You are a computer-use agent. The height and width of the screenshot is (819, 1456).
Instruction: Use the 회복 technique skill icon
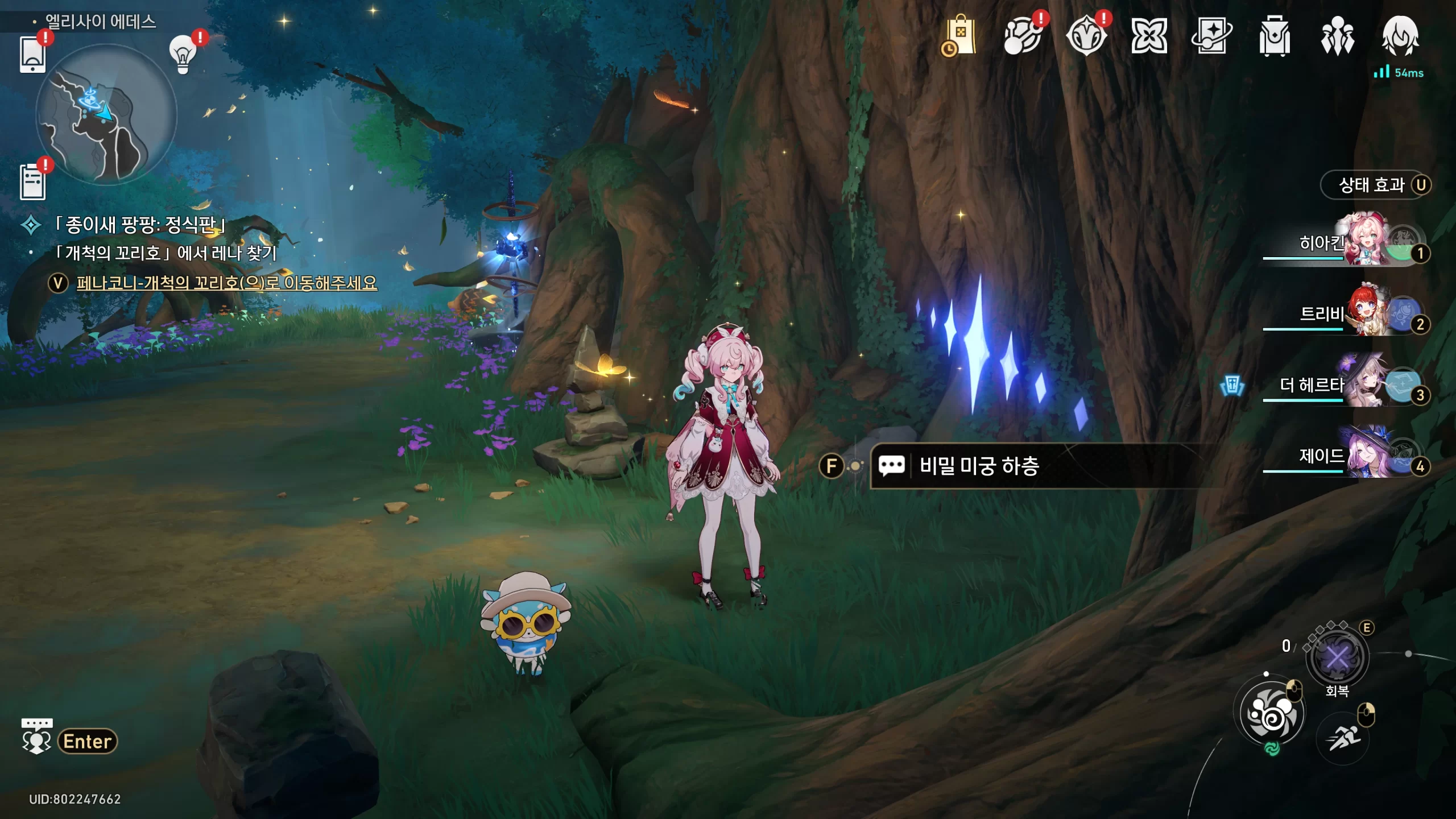[x=1337, y=659]
